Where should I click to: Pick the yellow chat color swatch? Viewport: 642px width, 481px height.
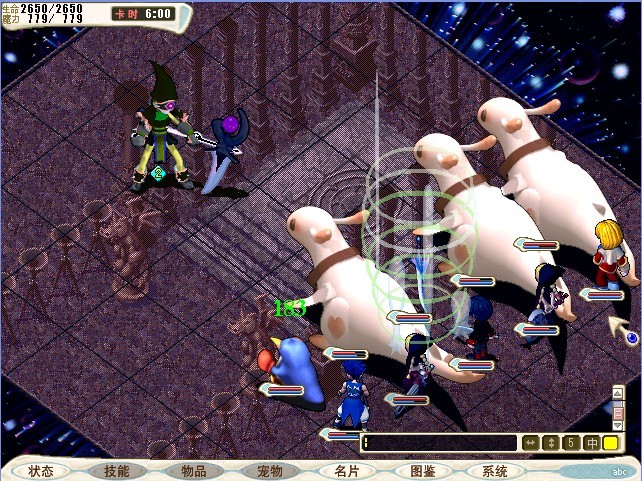point(610,442)
